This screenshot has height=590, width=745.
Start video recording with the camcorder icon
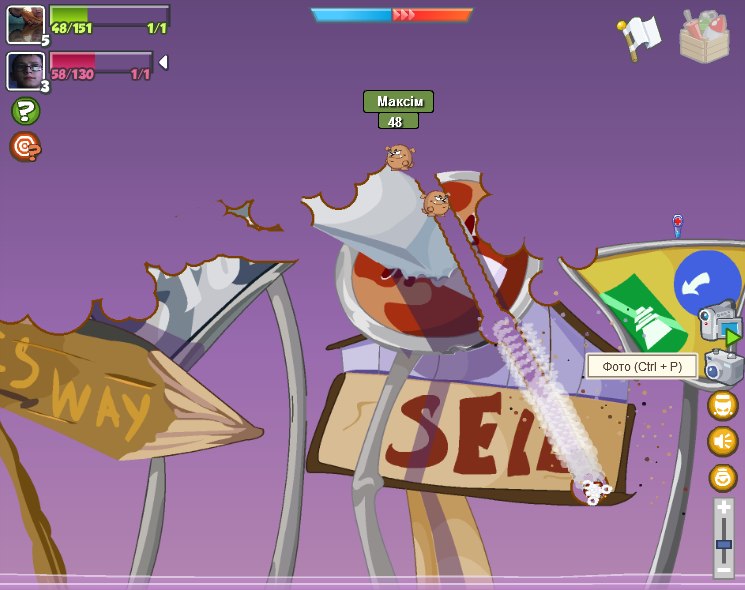[720, 321]
